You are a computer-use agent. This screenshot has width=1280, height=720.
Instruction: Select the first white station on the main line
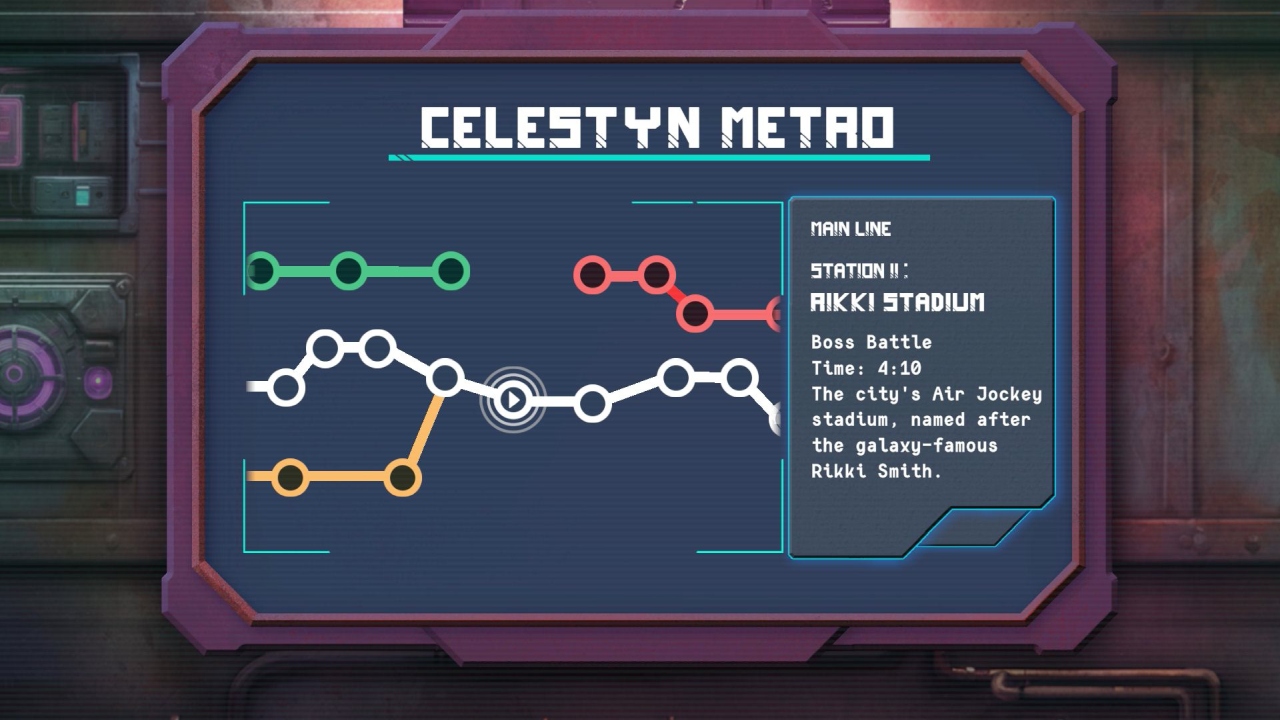pyautogui.click(x=287, y=385)
